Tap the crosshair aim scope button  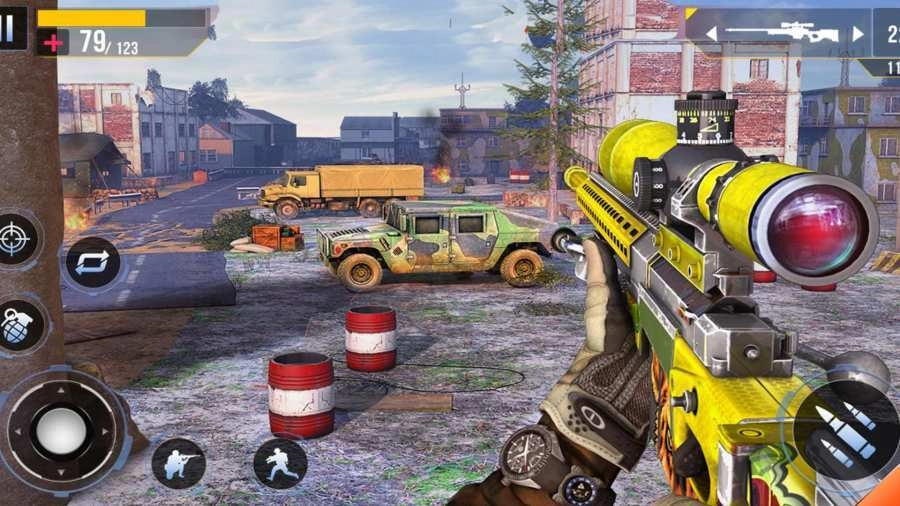[x=17, y=238]
